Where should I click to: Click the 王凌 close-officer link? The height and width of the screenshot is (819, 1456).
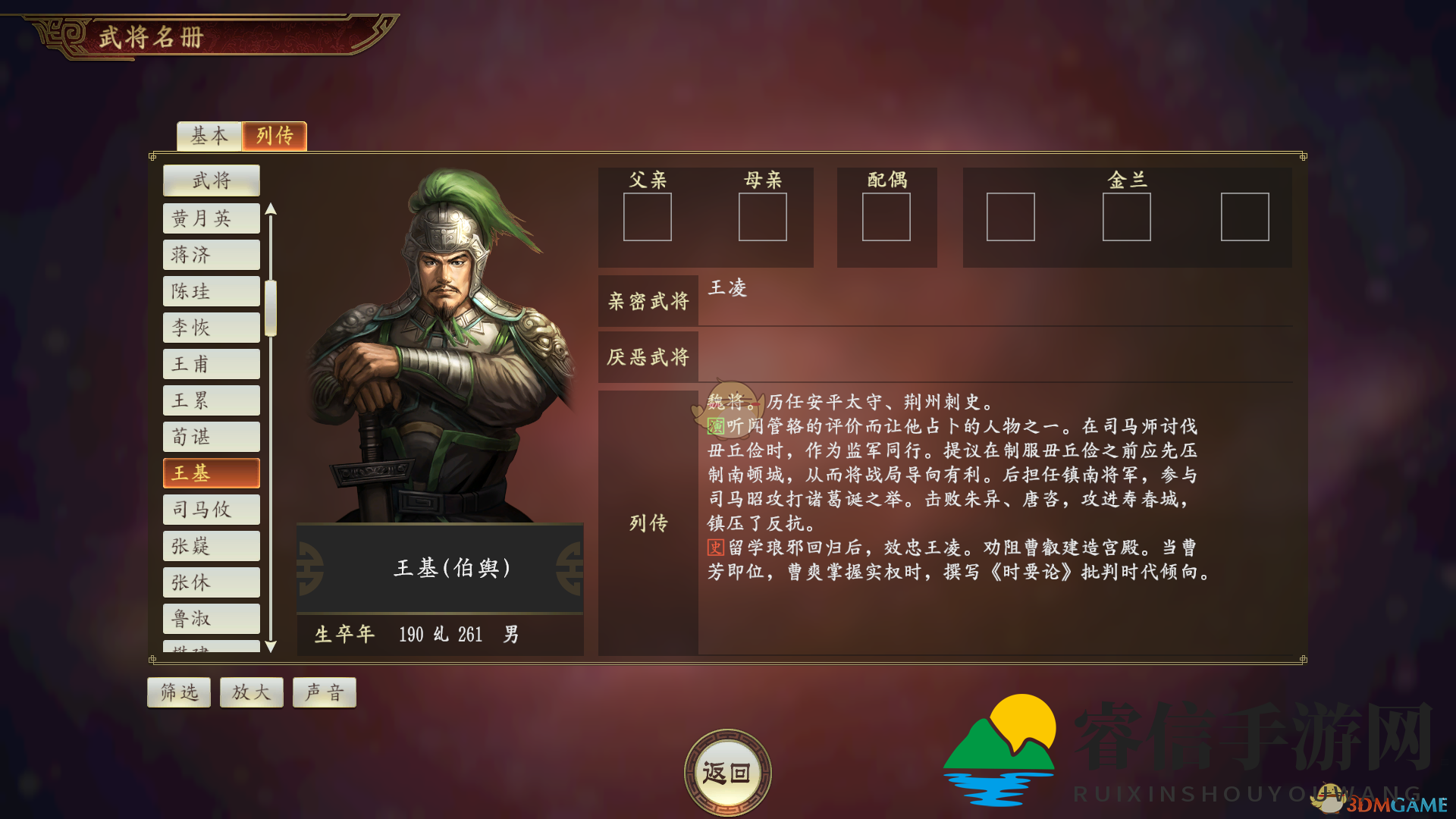(x=729, y=289)
